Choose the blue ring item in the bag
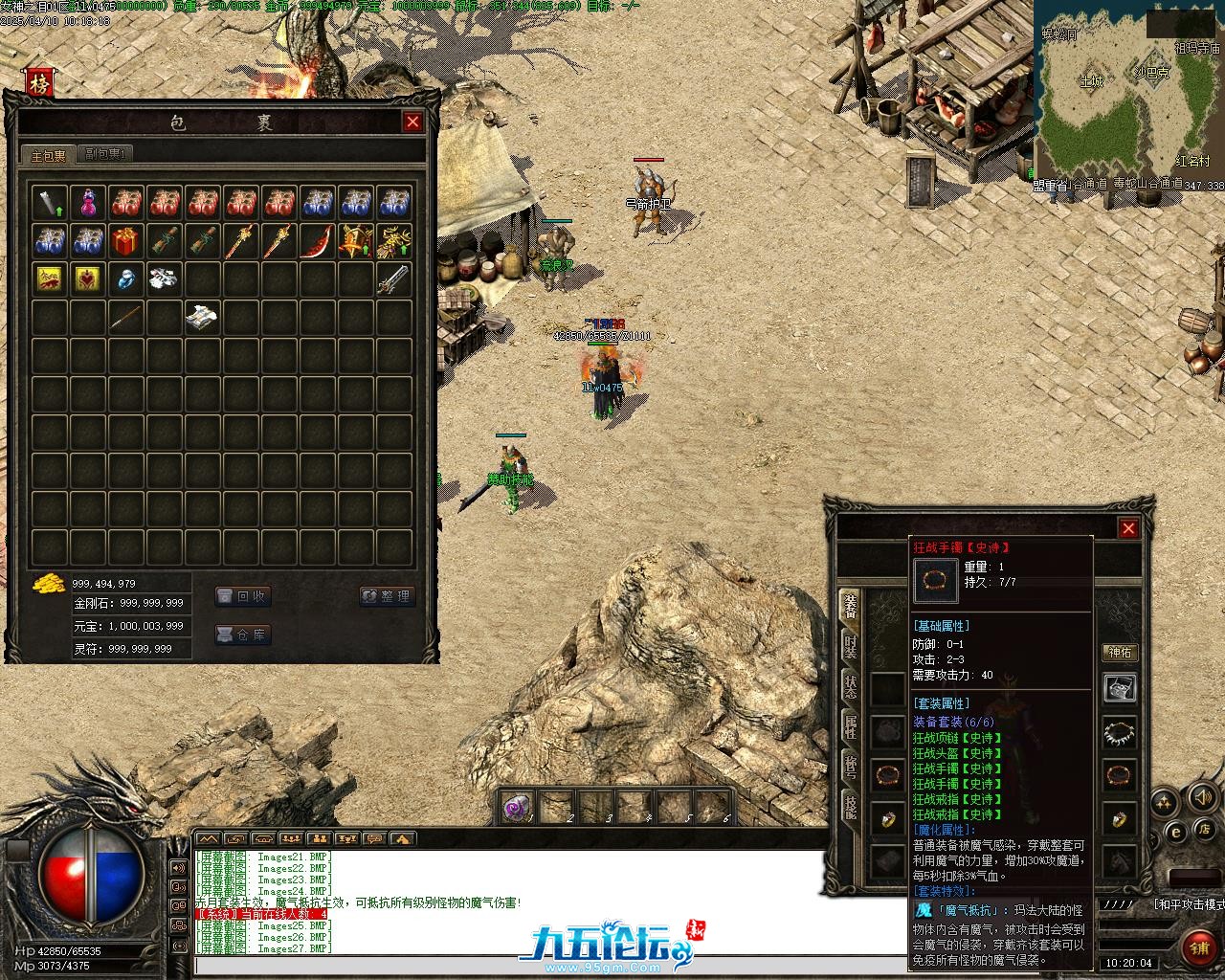1225x980 pixels. 126,279
